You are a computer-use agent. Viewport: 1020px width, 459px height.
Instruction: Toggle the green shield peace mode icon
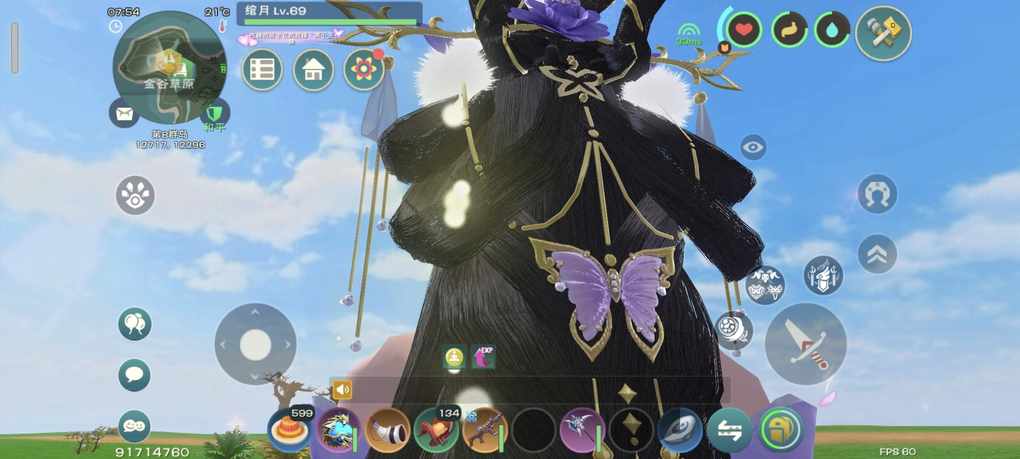(214, 113)
